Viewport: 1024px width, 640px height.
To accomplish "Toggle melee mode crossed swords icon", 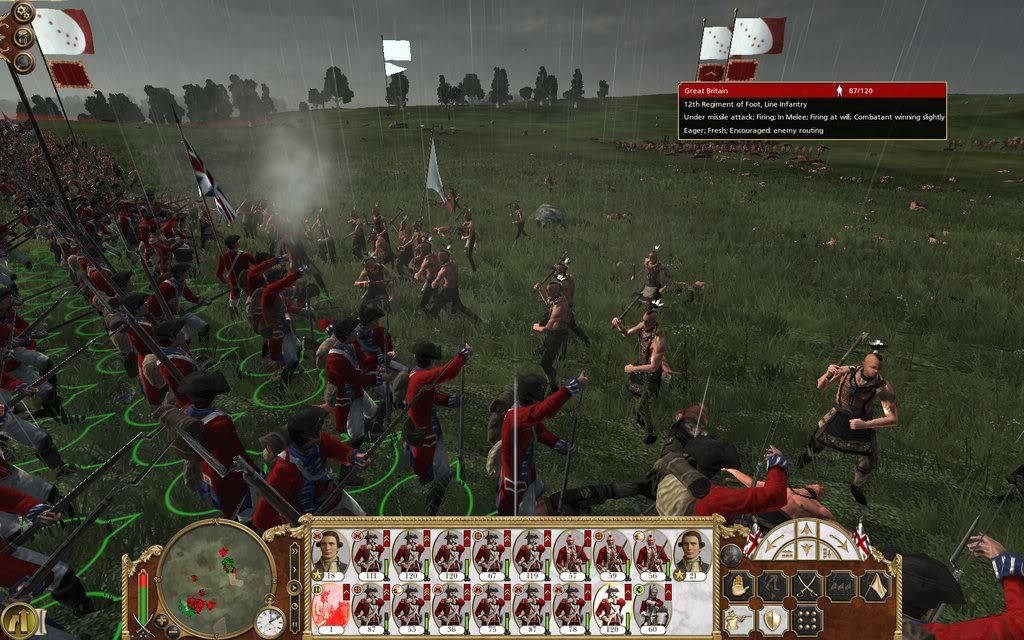I will pyautogui.click(x=806, y=586).
